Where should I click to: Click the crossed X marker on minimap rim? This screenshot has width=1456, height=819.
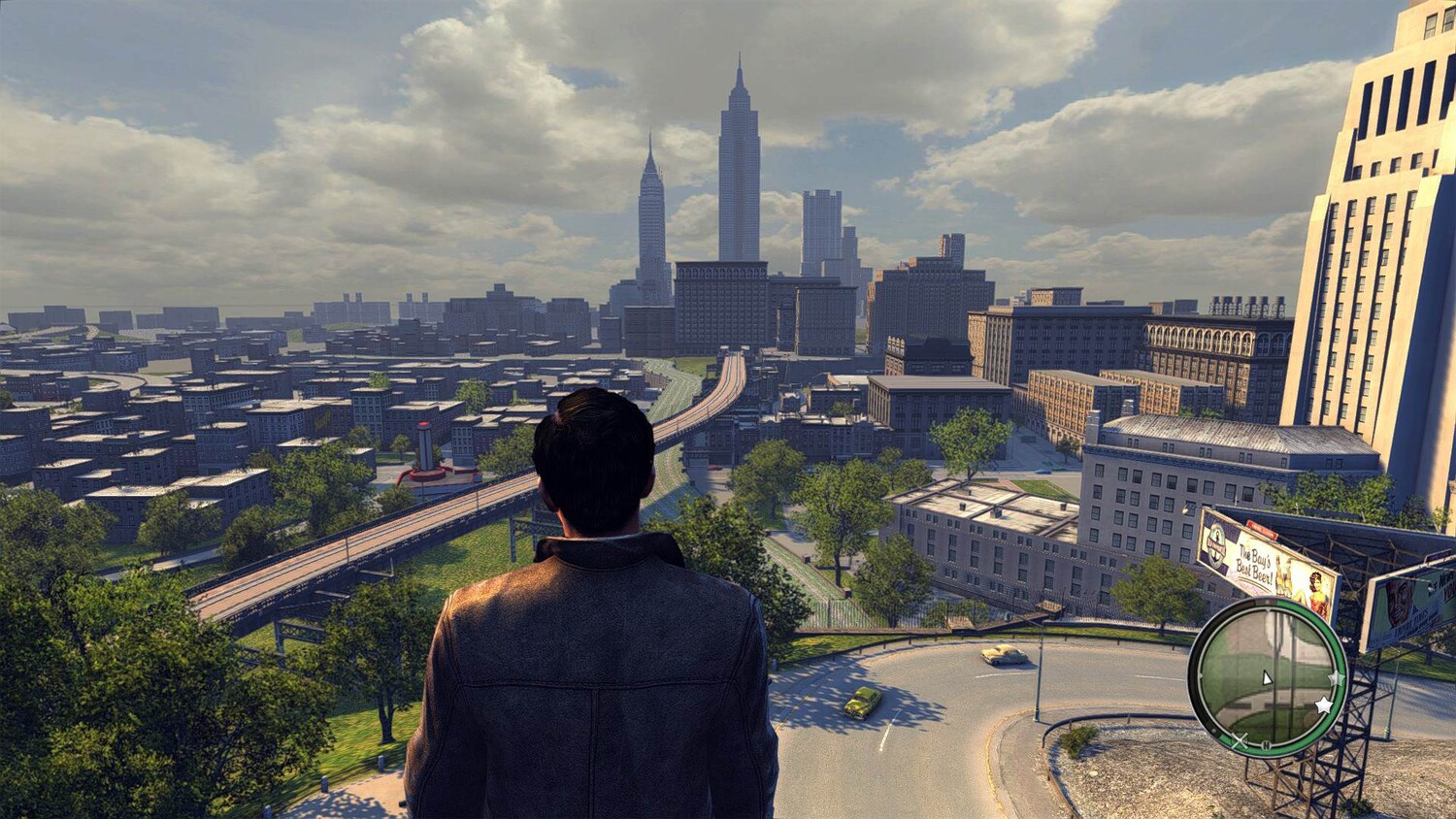click(x=1240, y=741)
